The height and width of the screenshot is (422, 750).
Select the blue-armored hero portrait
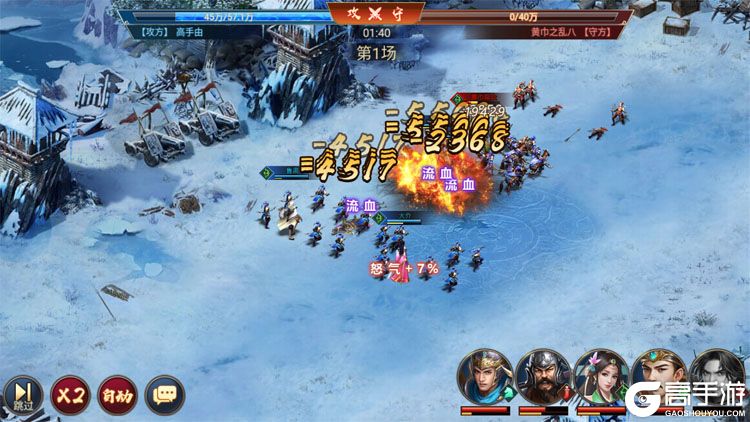pos(485,376)
